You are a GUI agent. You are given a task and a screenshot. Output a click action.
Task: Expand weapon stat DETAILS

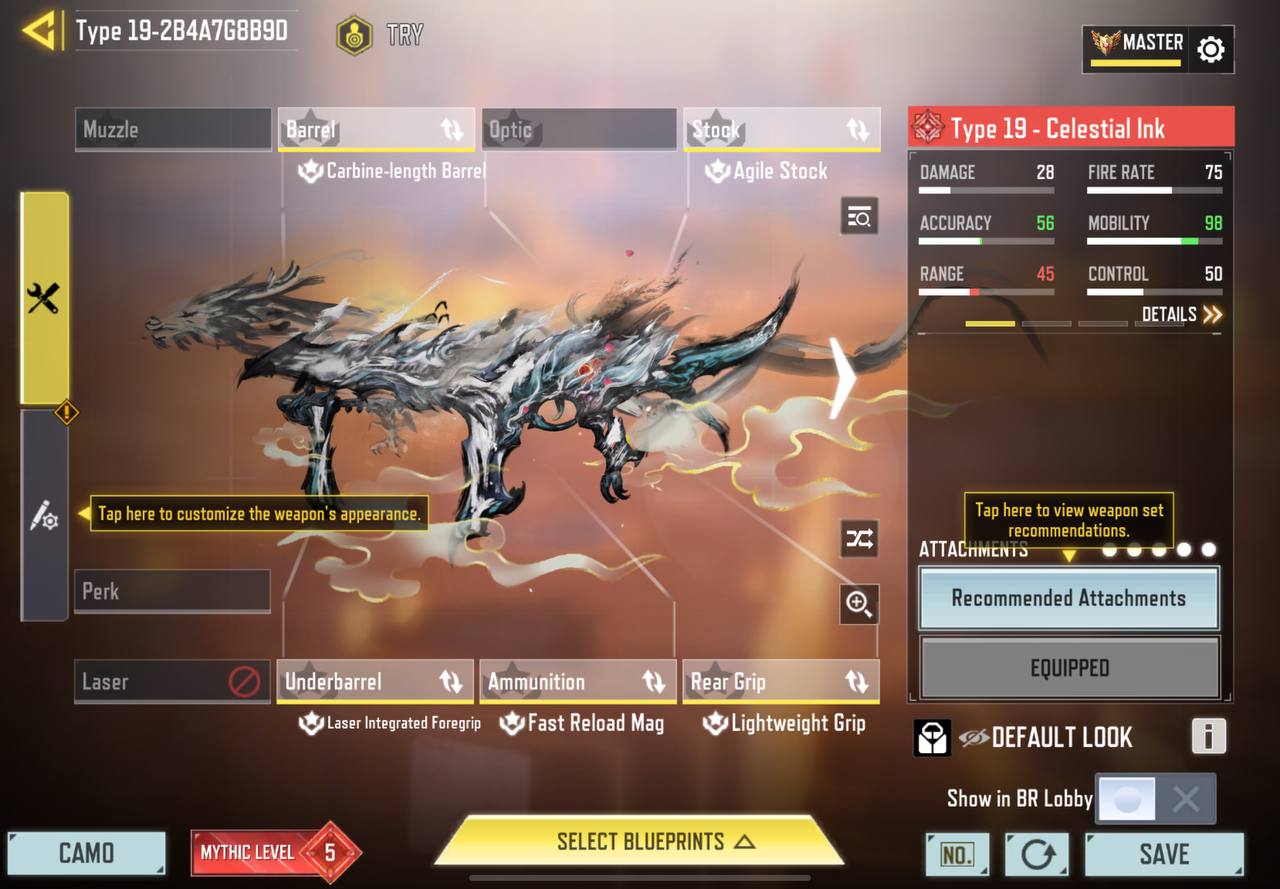(1181, 315)
